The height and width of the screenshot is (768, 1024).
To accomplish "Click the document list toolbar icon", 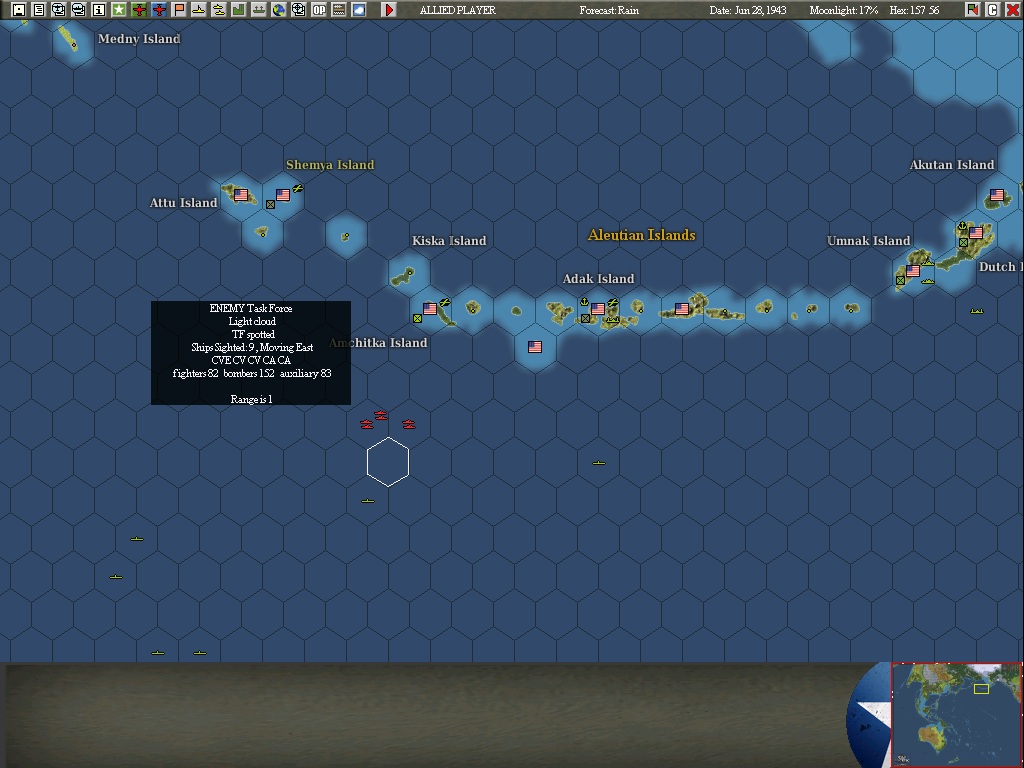I will coord(39,10).
